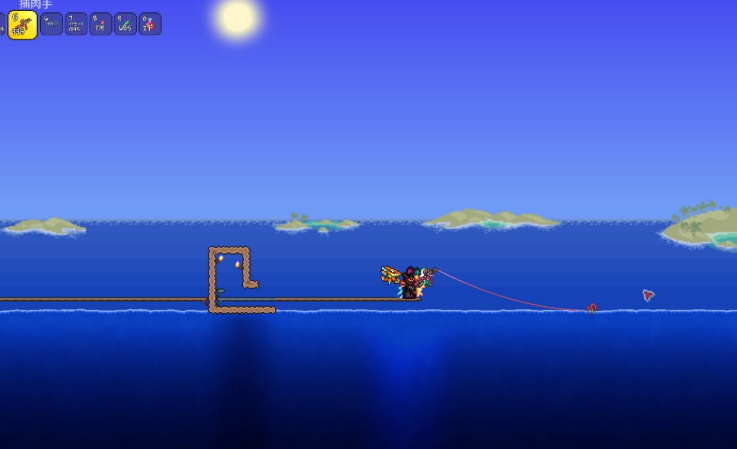Pick the green glowstick in slot 9

(x=125, y=24)
